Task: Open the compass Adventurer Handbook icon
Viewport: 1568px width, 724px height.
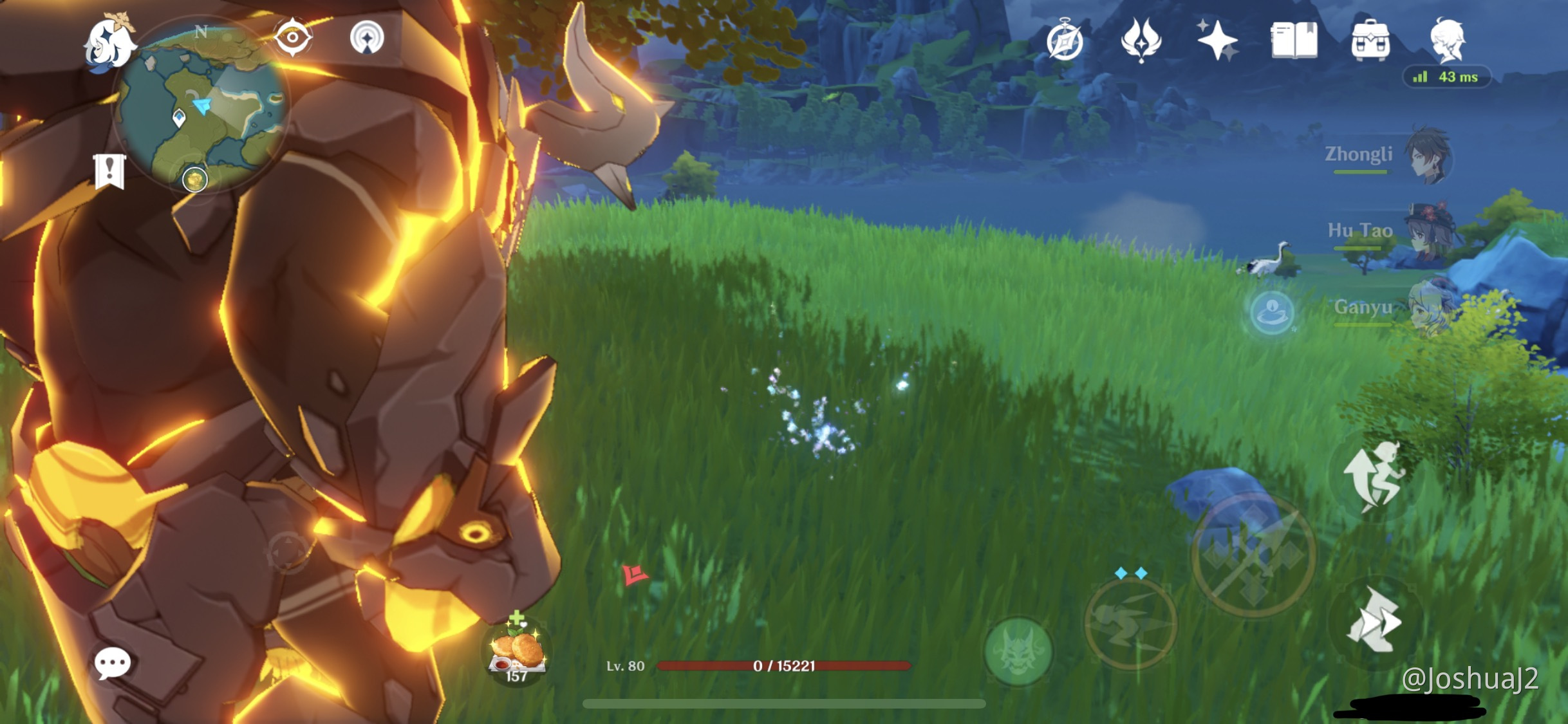Action: pyautogui.click(x=1065, y=42)
